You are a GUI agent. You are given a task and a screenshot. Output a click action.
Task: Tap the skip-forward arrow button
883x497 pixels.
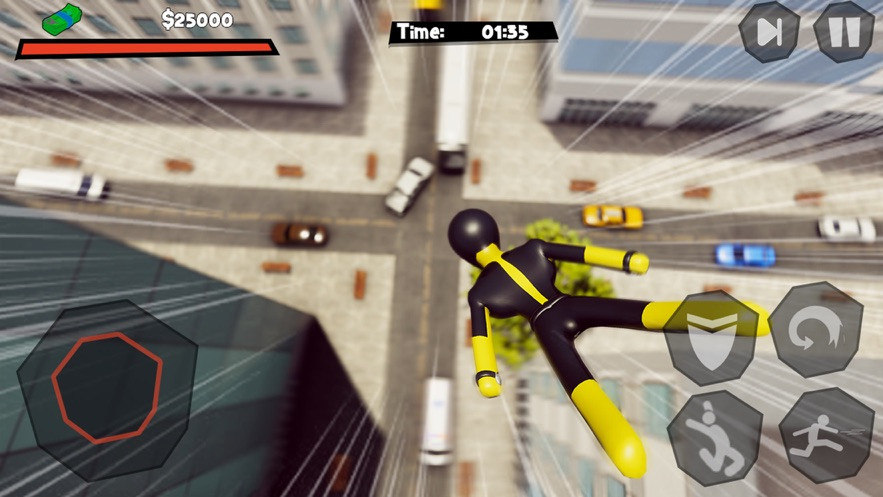tap(769, 32)
